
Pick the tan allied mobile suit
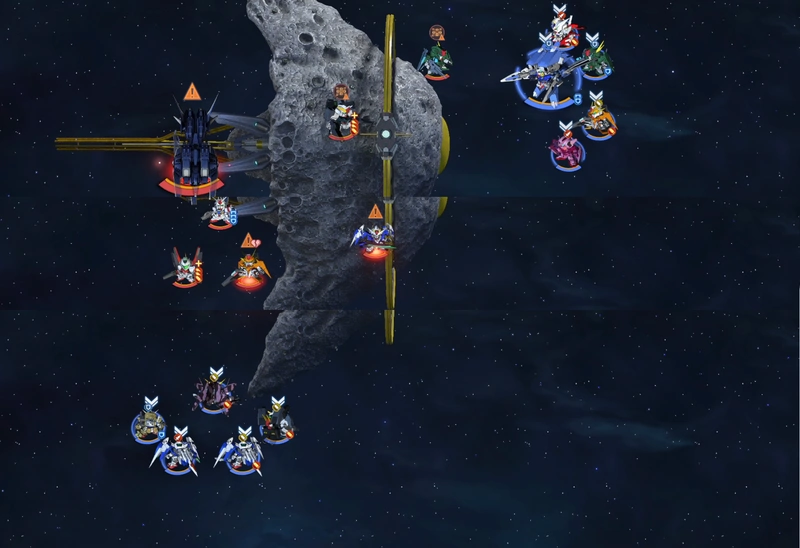[149, 425]
